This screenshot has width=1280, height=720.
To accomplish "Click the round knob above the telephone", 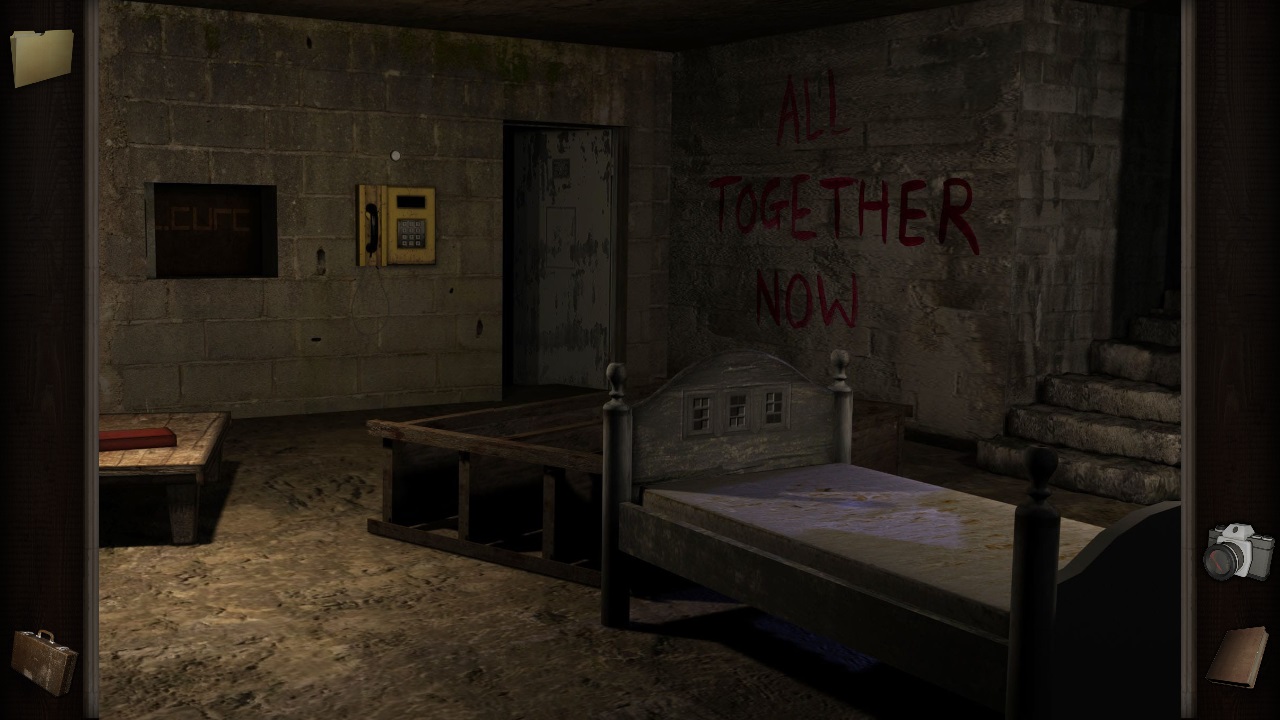I will [396, 155].
